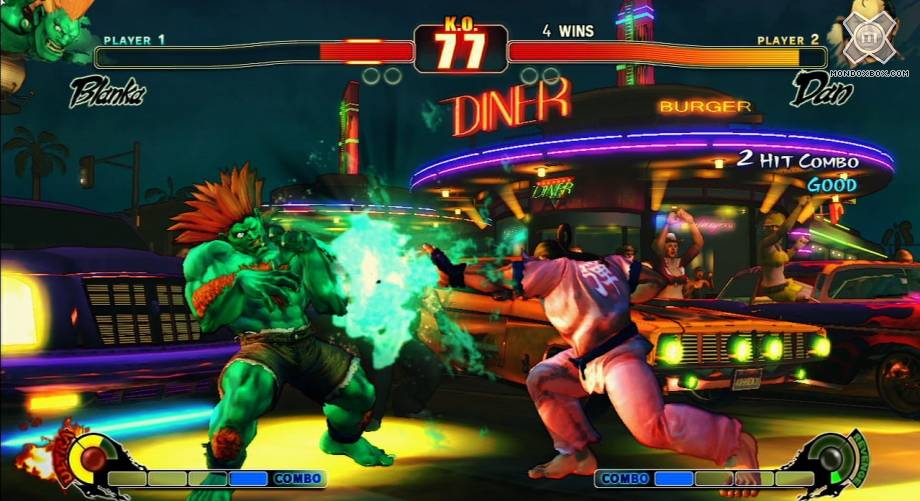Click Blanka's character portrait
The height and width of the screenshot is (501, 920).
pyautogui.click(x=40, y=32)
